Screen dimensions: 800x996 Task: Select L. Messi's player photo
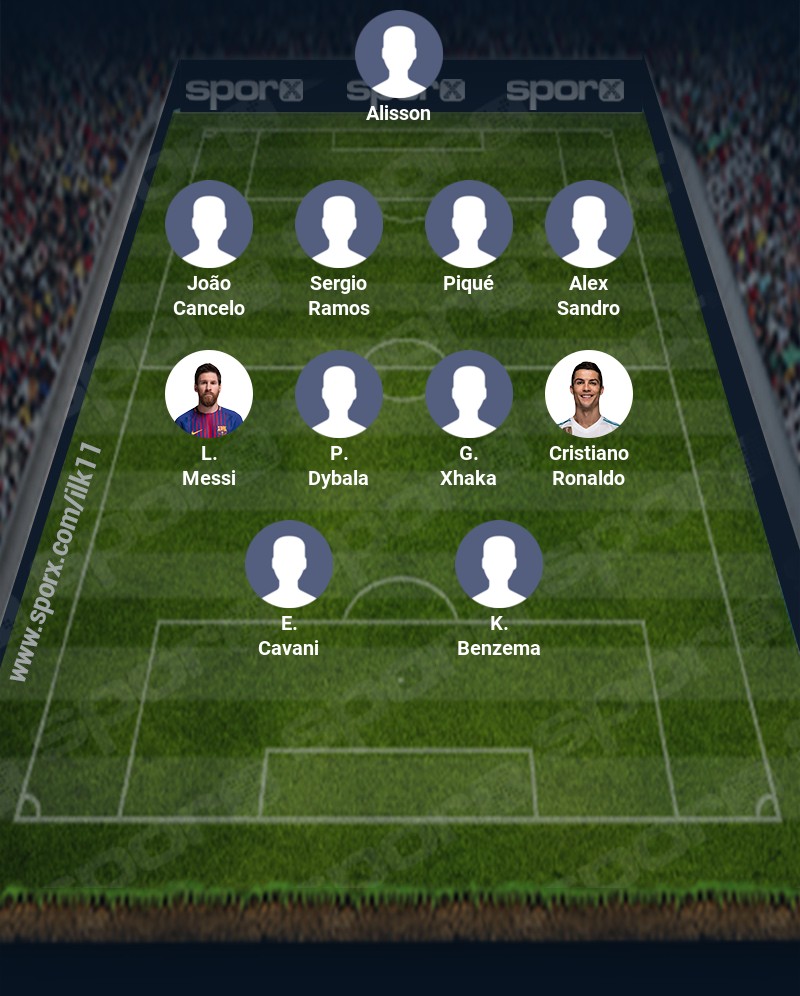[209, 394]
